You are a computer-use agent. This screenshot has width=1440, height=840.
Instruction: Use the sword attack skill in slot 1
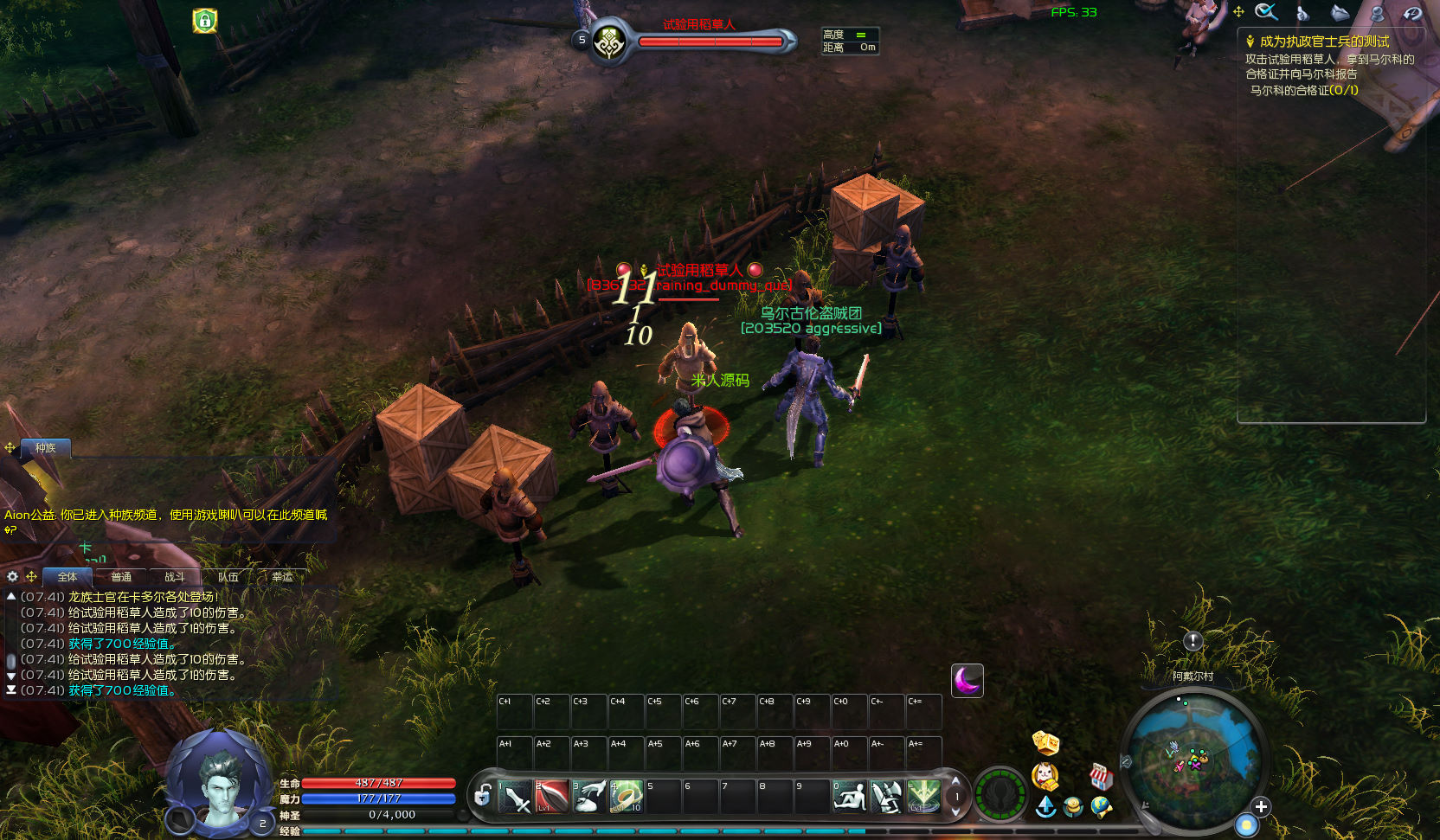point(515,797)
